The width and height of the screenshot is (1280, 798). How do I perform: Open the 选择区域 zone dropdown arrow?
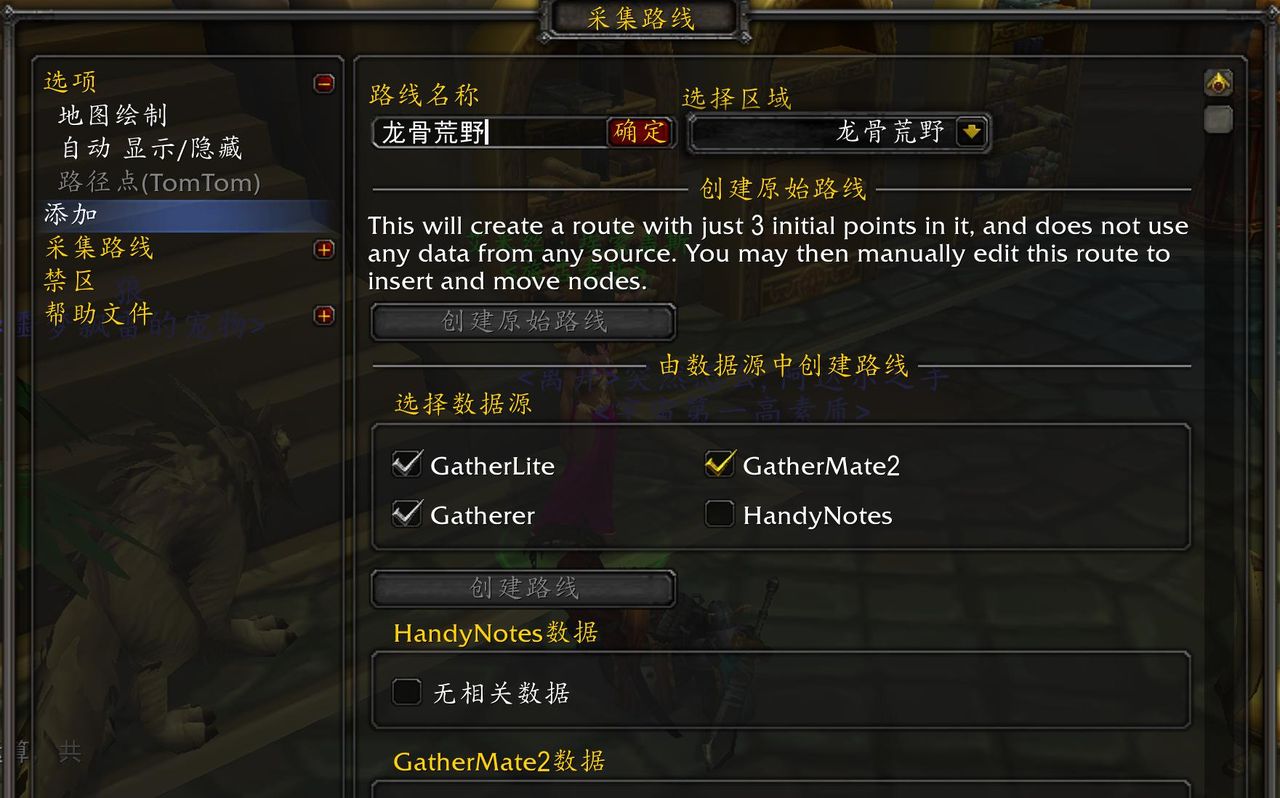point(970,131)
